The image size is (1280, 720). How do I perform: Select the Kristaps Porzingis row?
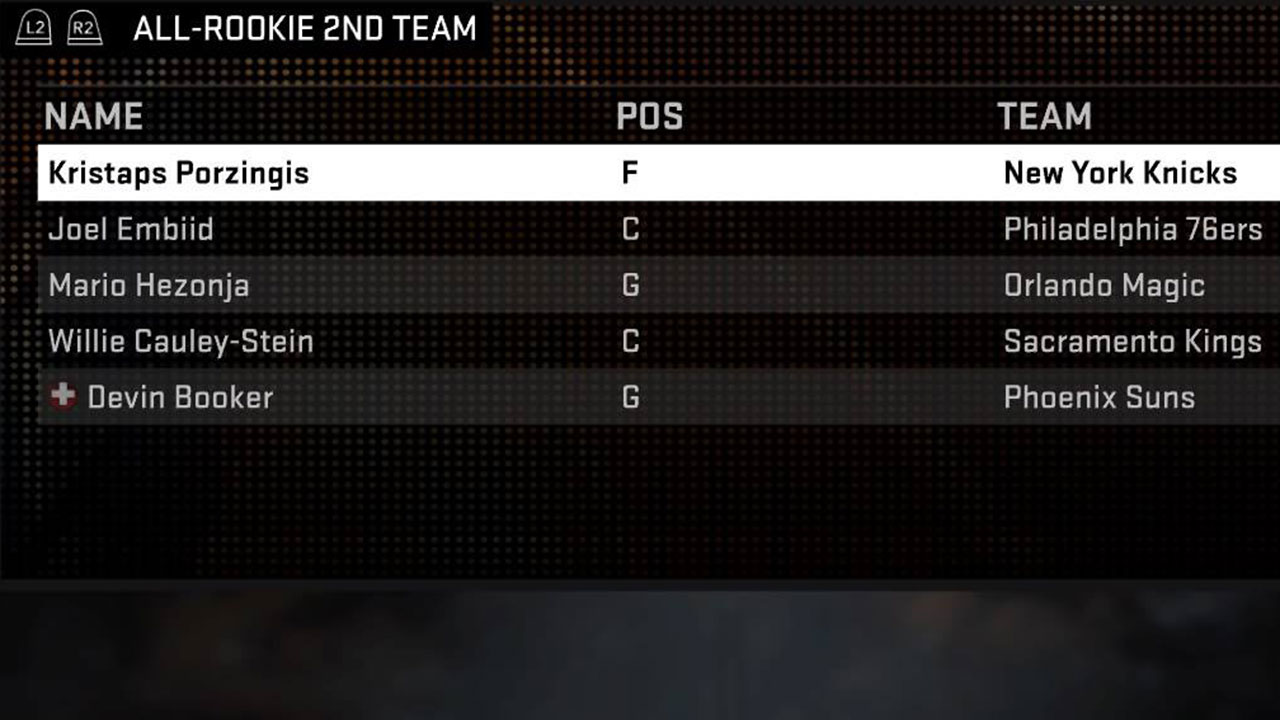[x=177, y=172]
